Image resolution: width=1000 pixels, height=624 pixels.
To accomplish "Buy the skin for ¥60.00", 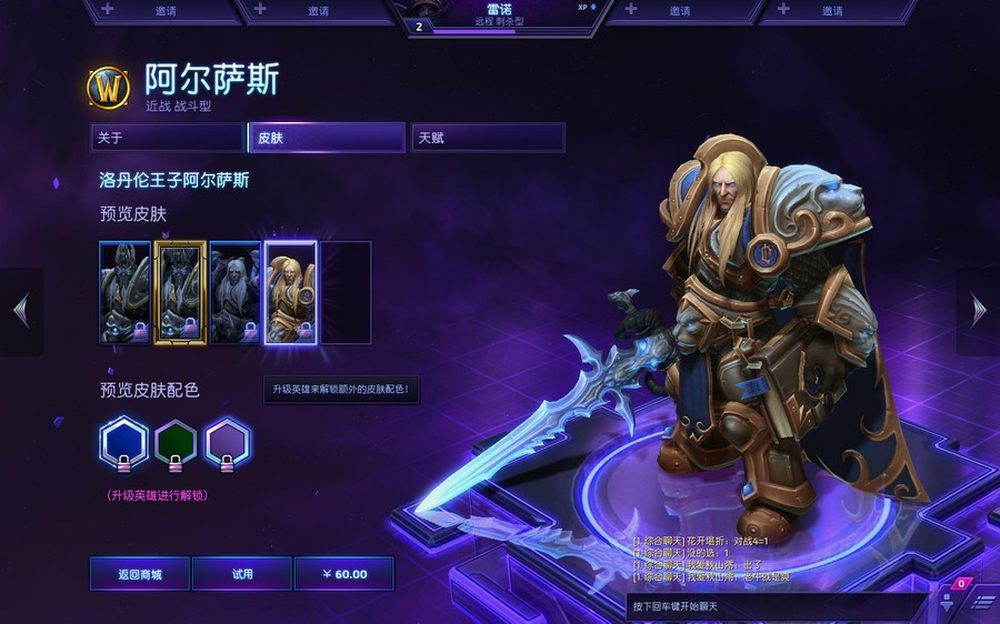I will [x=344, y=574].
